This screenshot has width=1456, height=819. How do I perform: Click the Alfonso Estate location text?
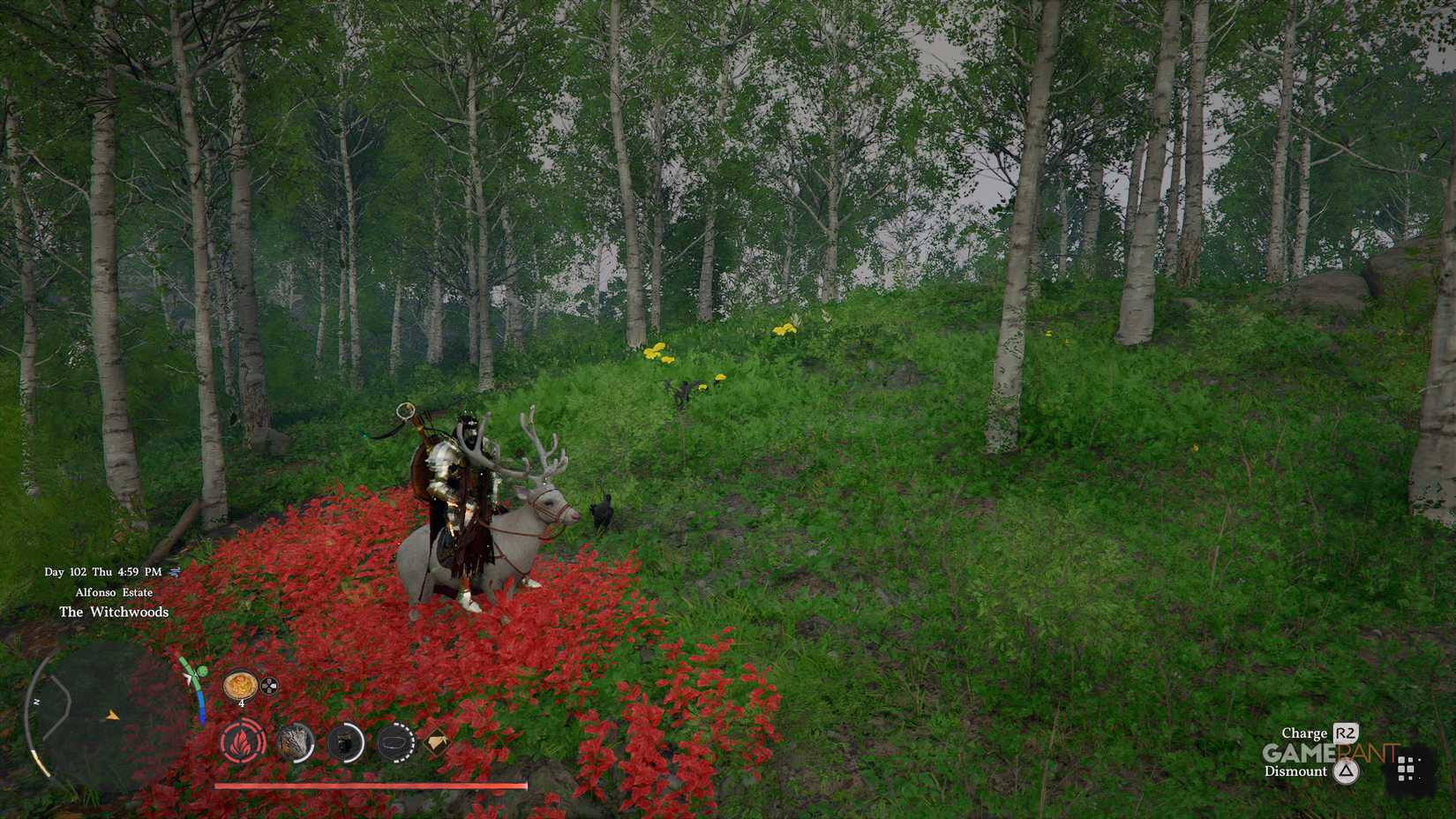point(115,591)
